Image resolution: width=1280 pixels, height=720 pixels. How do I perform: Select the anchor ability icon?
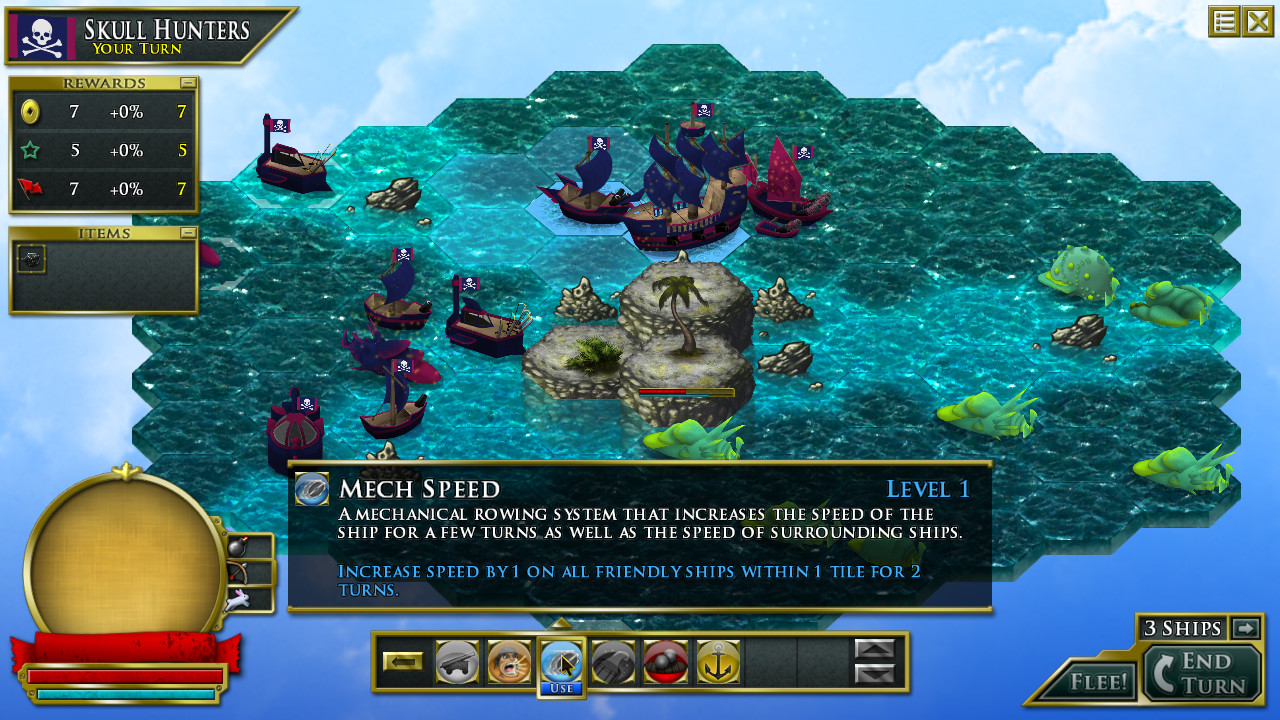click(717, 662)
